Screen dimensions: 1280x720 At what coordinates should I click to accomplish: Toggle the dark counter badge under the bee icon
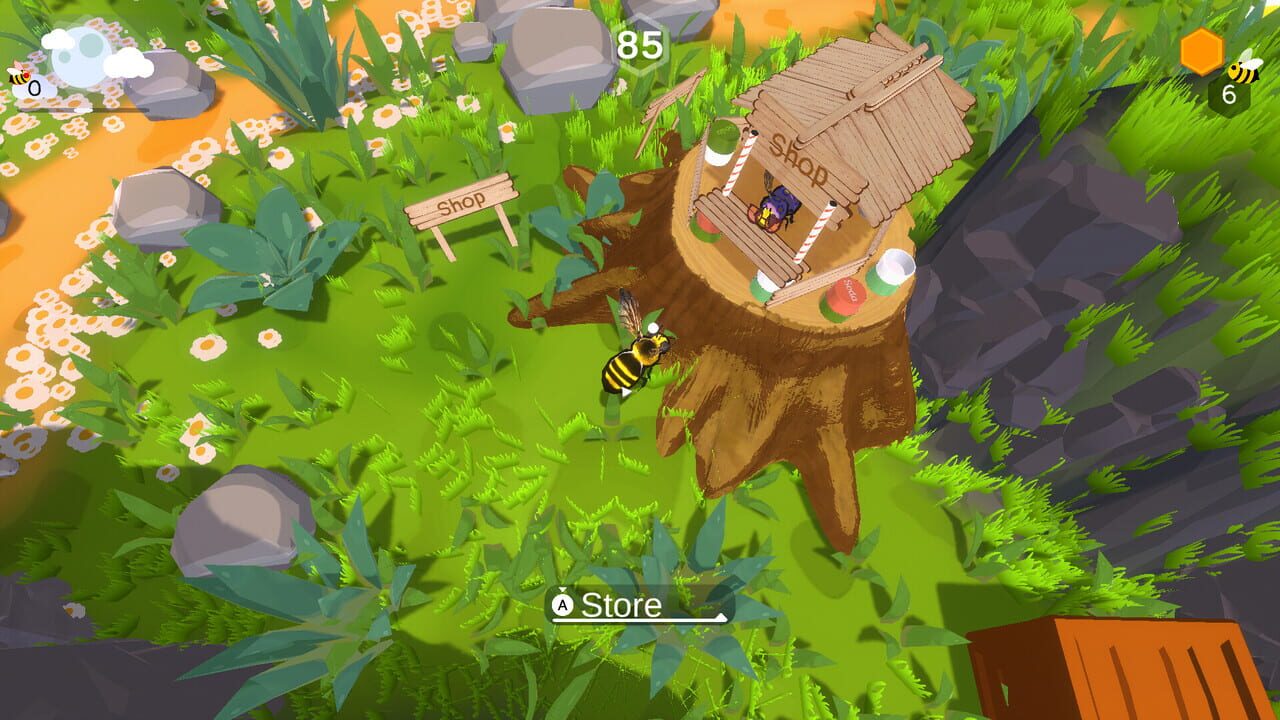pyautogui.click(x=1228, y=92)
